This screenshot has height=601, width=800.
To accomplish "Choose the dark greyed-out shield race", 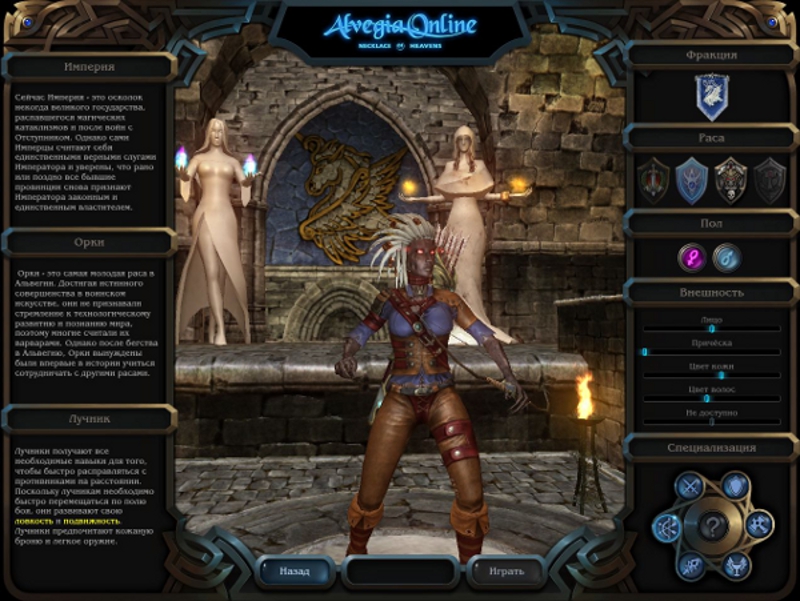I will (769, 181).
